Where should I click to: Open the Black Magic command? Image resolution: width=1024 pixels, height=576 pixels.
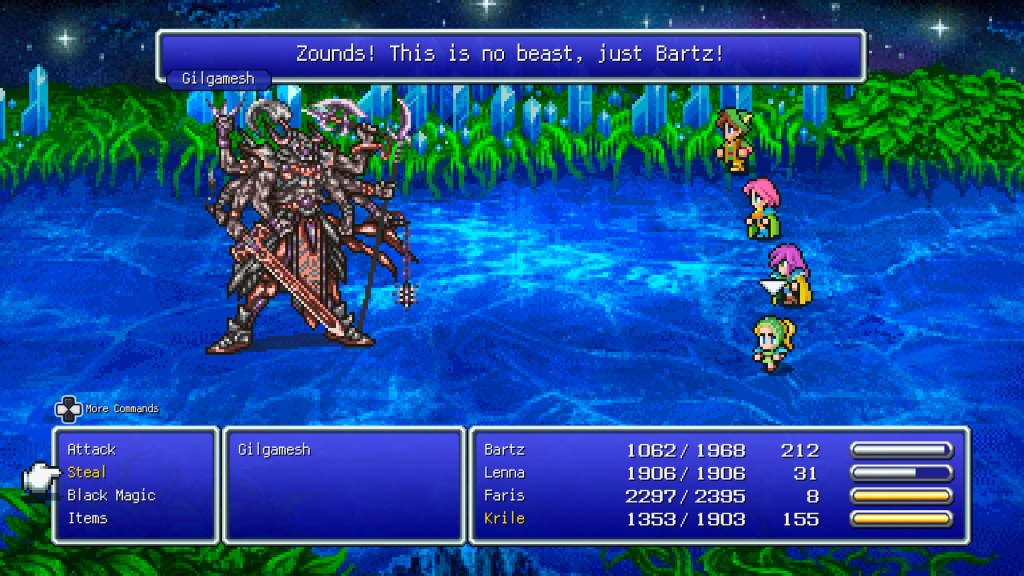coord(111,495)
